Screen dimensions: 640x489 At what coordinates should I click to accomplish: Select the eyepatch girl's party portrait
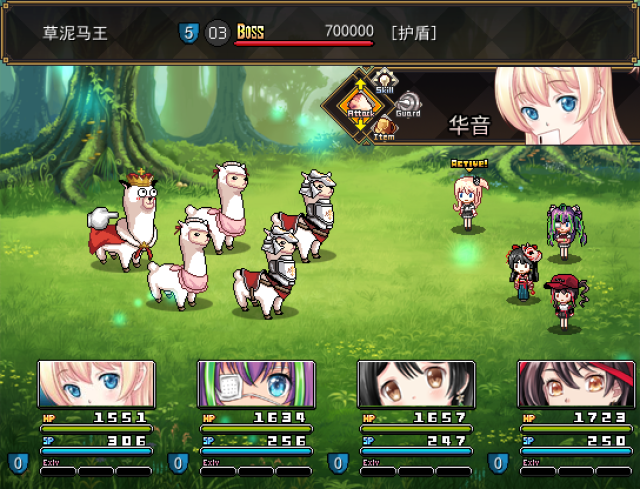(x=257, y=385)
